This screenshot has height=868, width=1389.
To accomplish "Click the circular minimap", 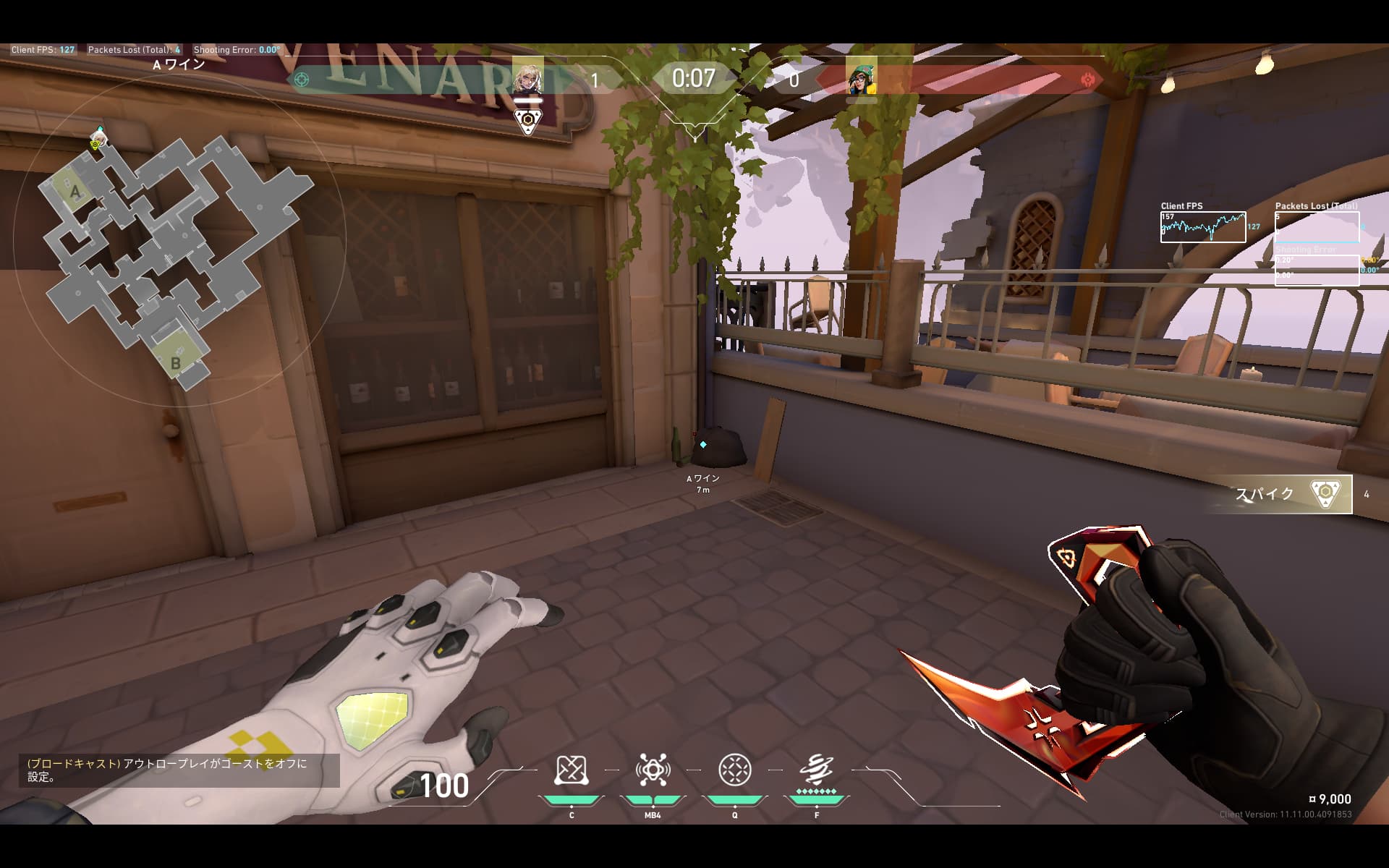I will [179, 239].
